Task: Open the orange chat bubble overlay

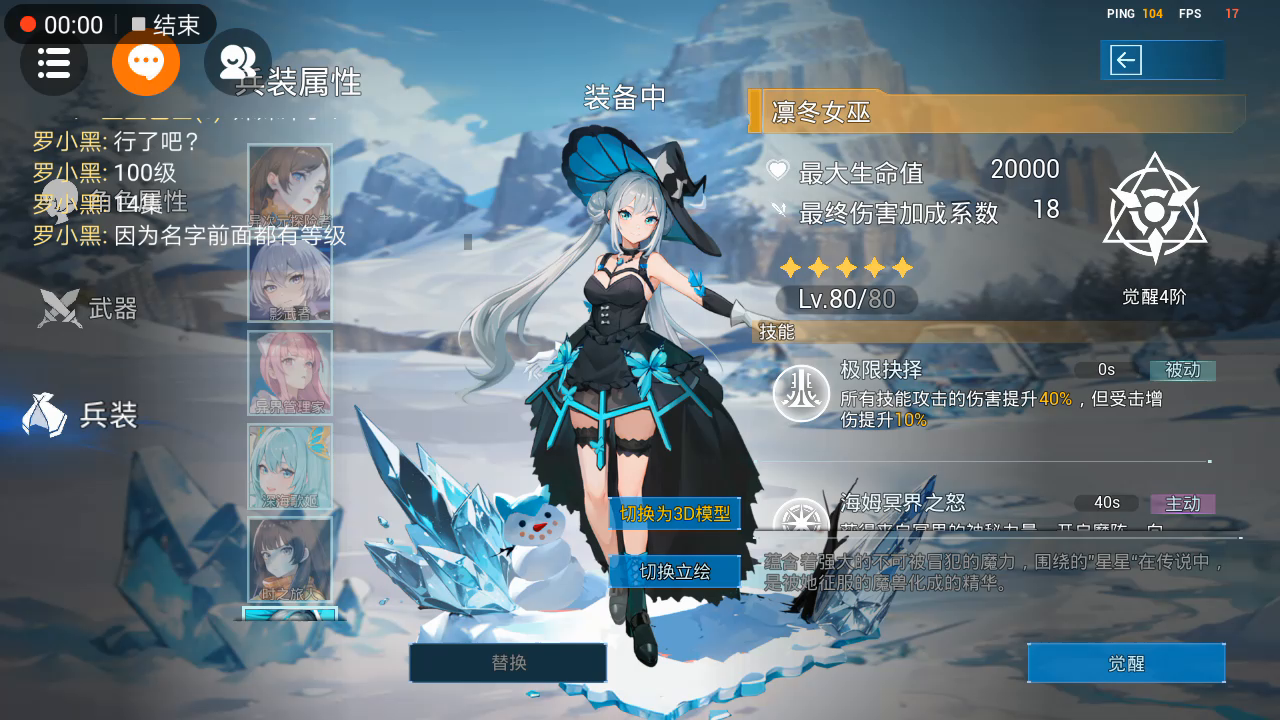Action: point(146,63)
